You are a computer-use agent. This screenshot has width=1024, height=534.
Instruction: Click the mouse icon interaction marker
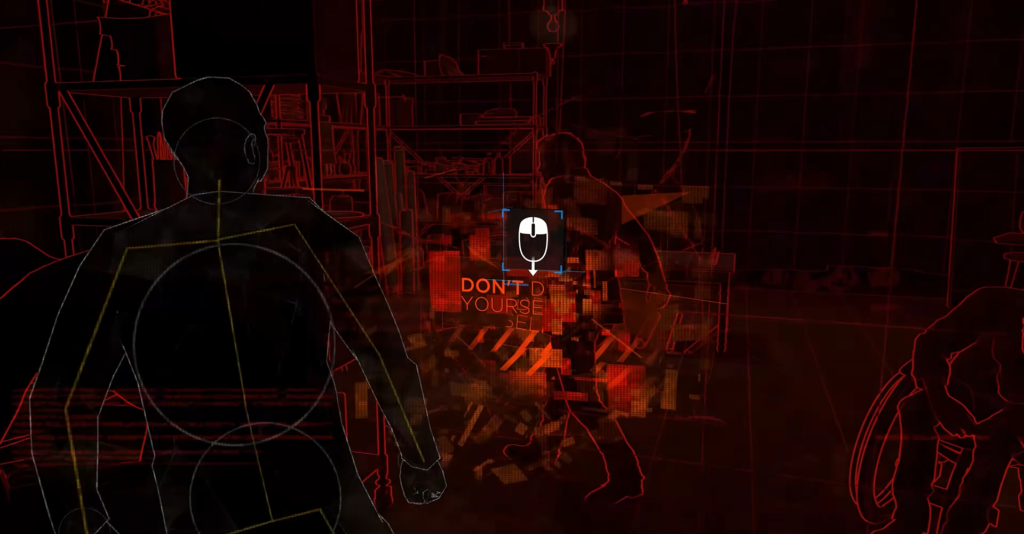[x=533, y=240]
